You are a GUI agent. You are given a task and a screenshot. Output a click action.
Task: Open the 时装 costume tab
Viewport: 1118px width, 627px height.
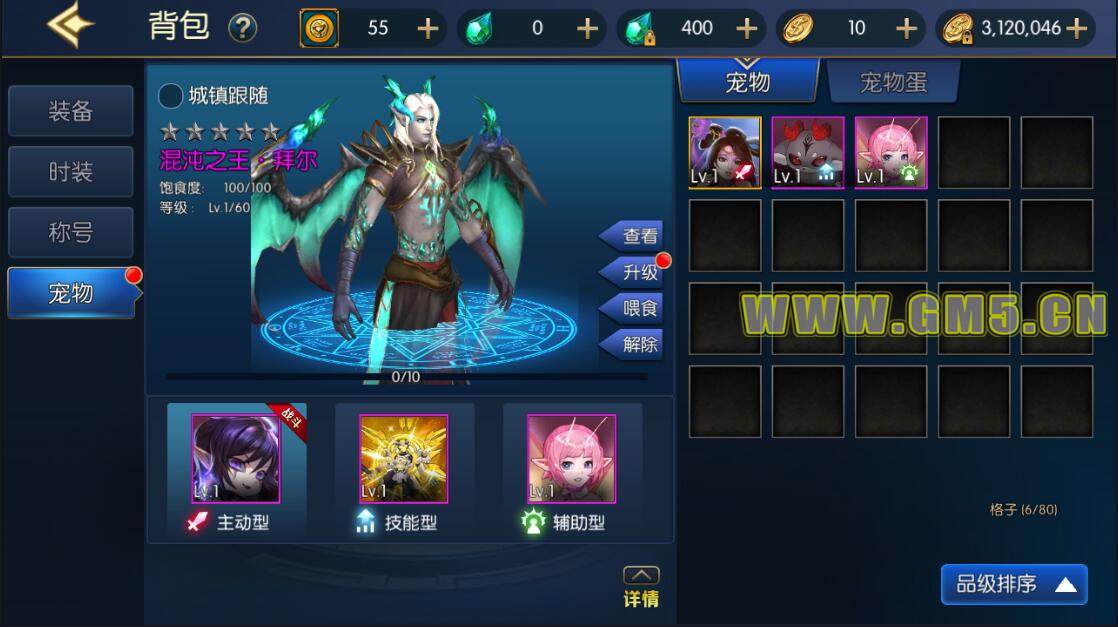pos(70,172)
